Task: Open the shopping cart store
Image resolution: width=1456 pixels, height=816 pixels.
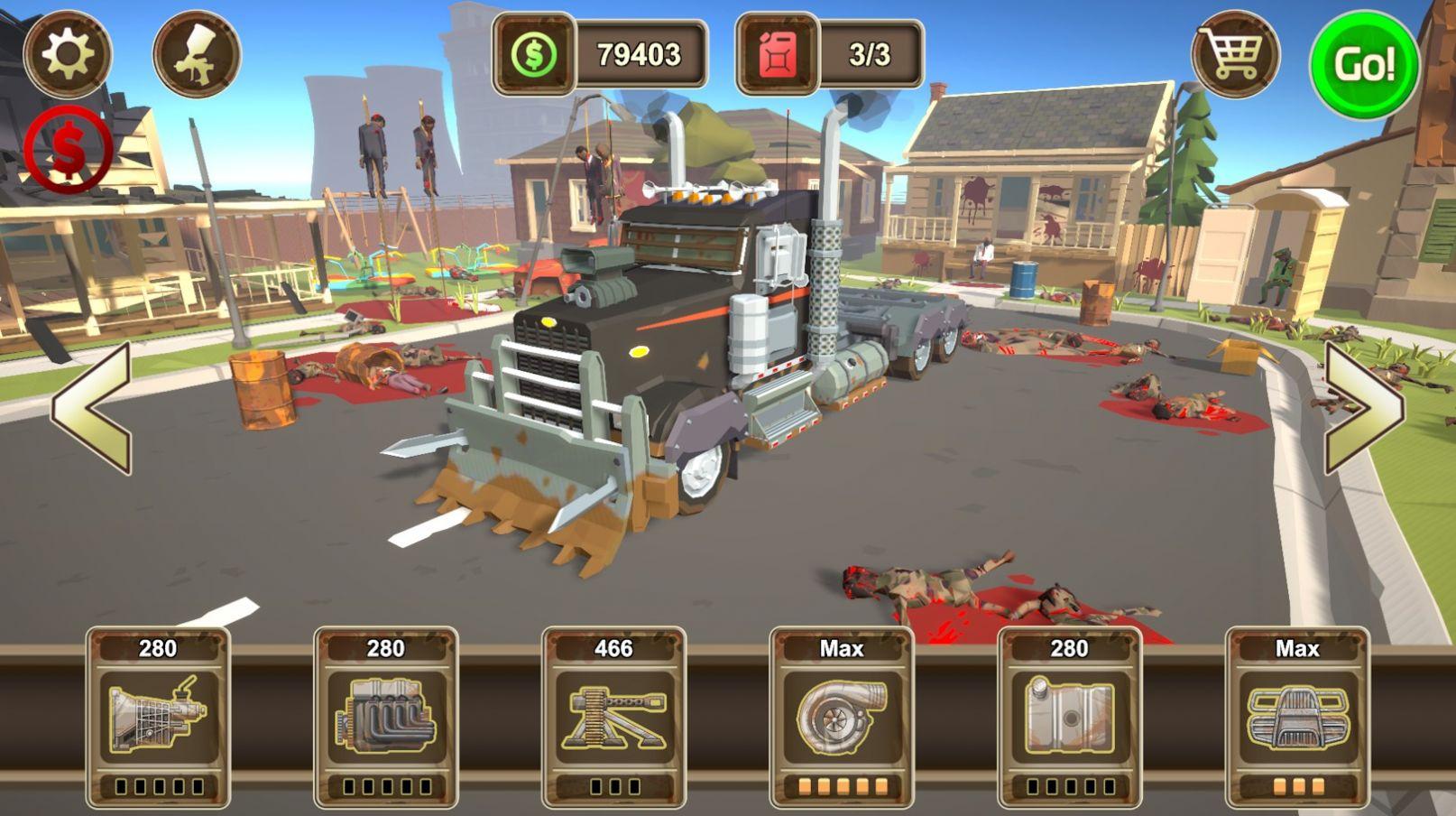Action: tap(1235, 56)
